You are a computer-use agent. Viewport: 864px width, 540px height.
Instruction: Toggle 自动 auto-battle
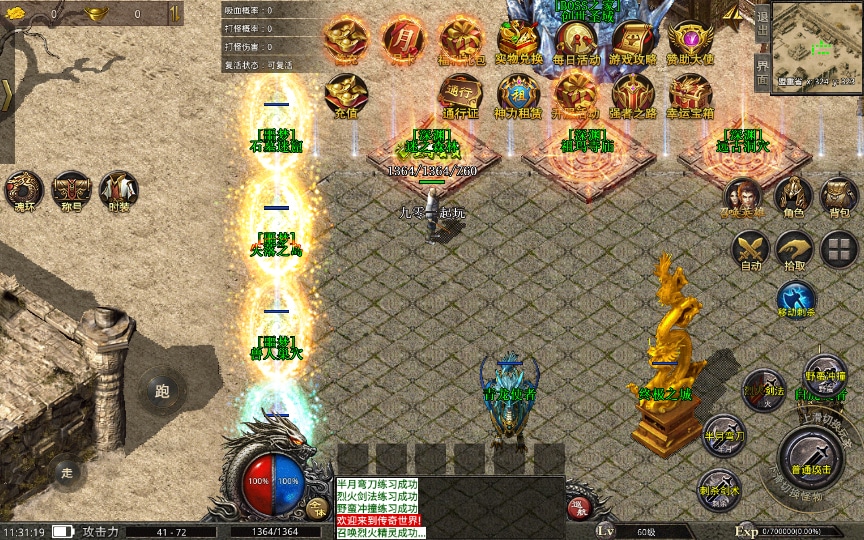tap(750, 249)
